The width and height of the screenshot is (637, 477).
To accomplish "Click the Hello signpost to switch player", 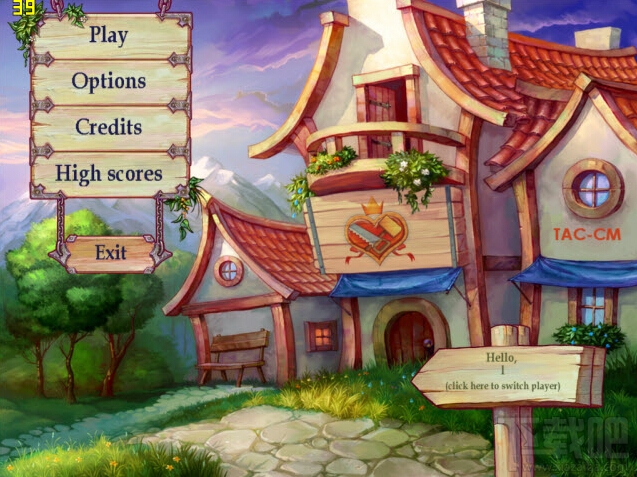I will click(503, 372).
